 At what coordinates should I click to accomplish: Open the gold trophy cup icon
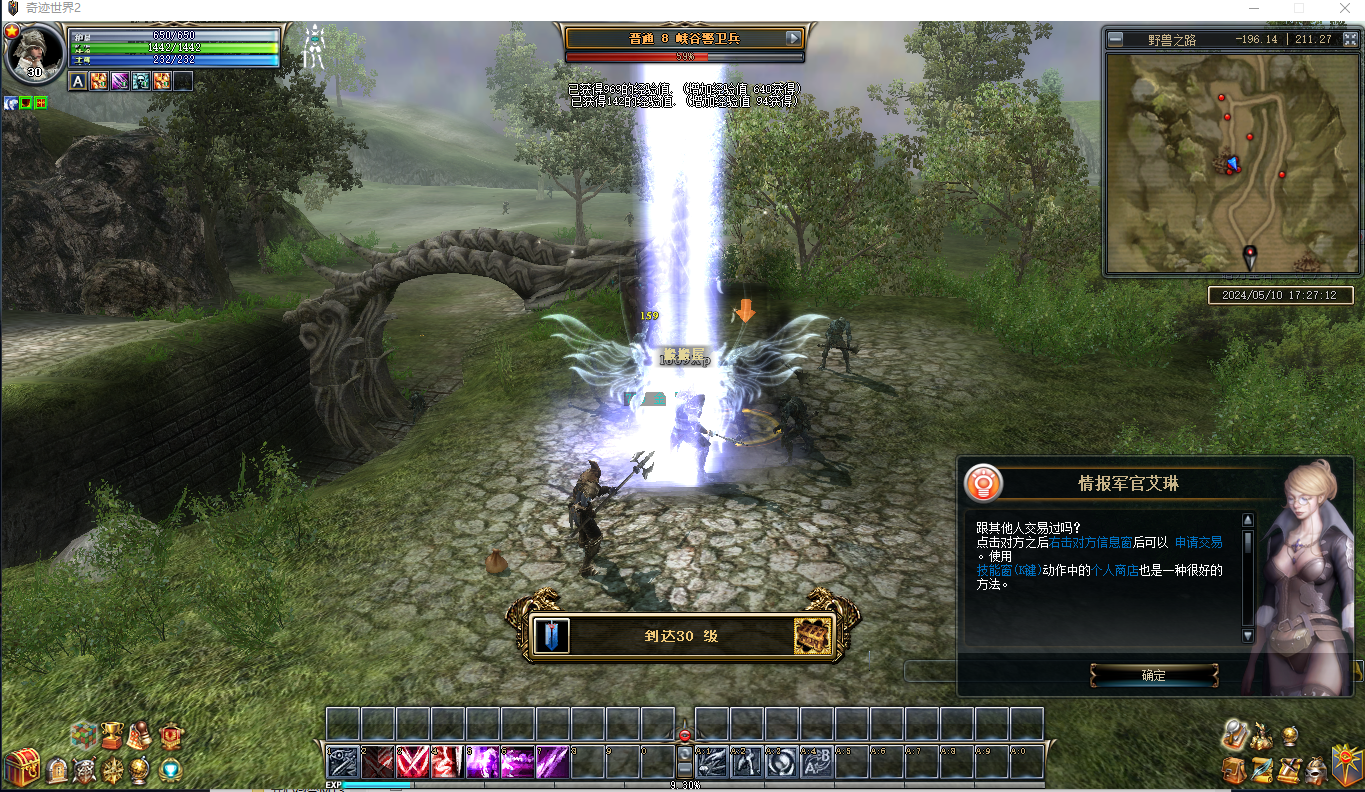coord(112,737)
